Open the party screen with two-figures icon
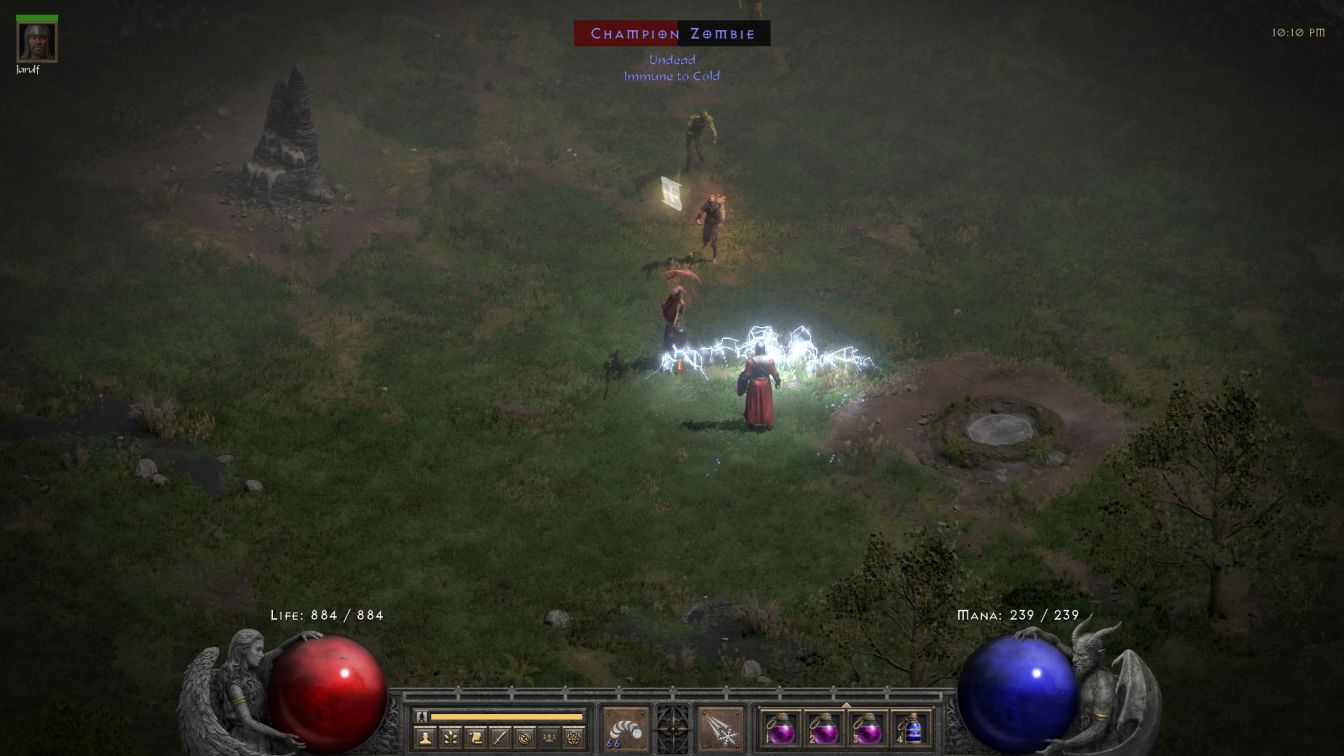The height and width of the screenshot is (756, 1344). (x=549, y=738)
